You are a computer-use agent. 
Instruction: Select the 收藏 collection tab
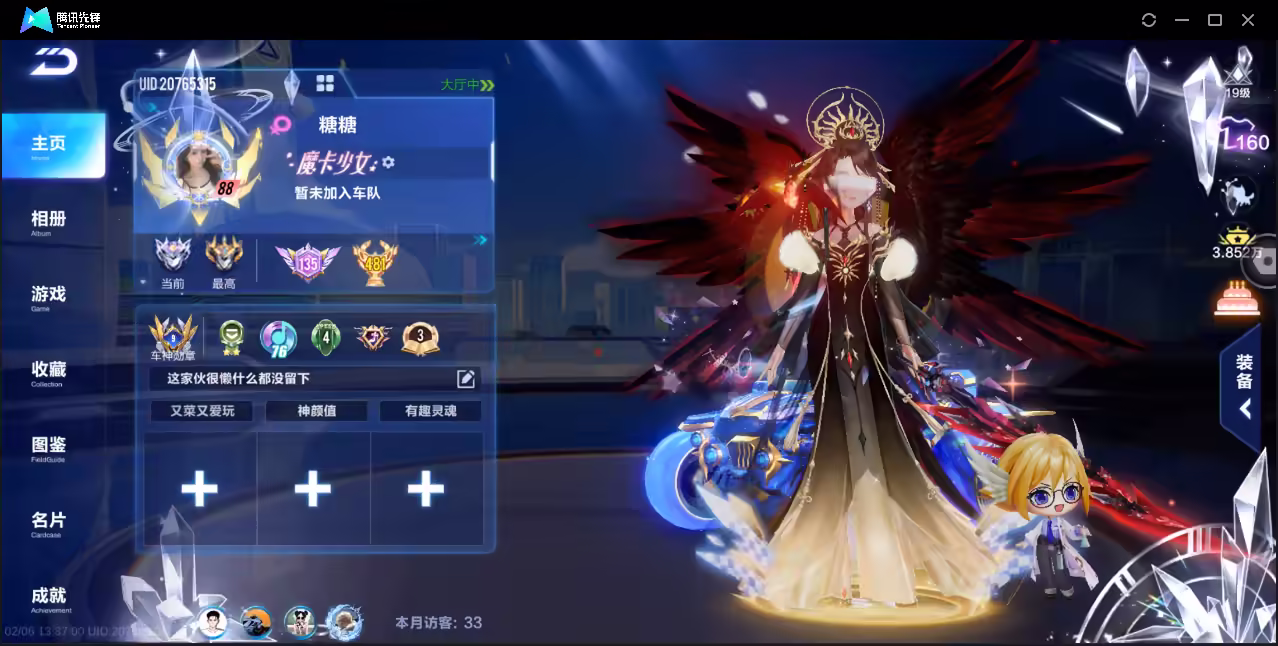click(49, 372)
